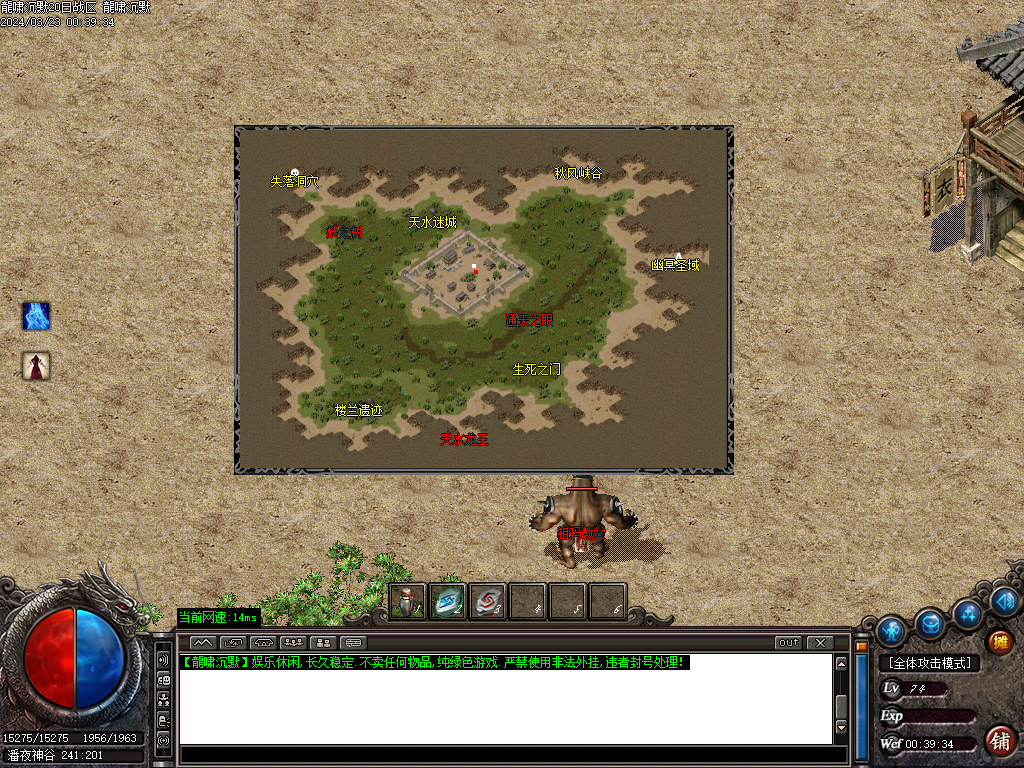The width and height of the screenshot is (1024, 768).
Task: Click the 天水龙王 boss marker on map
Action: click(465, 439)
